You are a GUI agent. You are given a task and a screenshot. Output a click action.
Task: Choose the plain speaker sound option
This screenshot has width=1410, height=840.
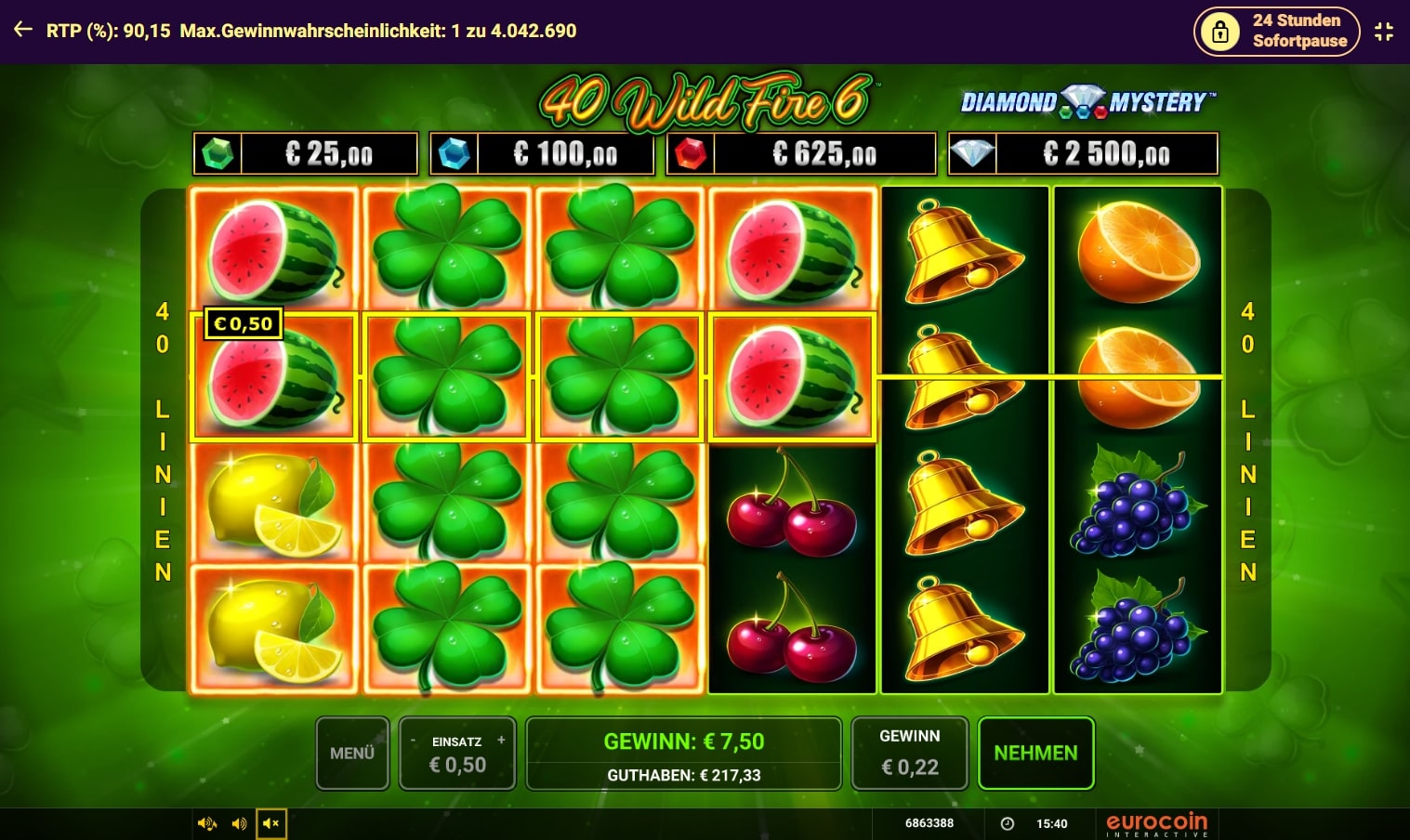point(239,823)
